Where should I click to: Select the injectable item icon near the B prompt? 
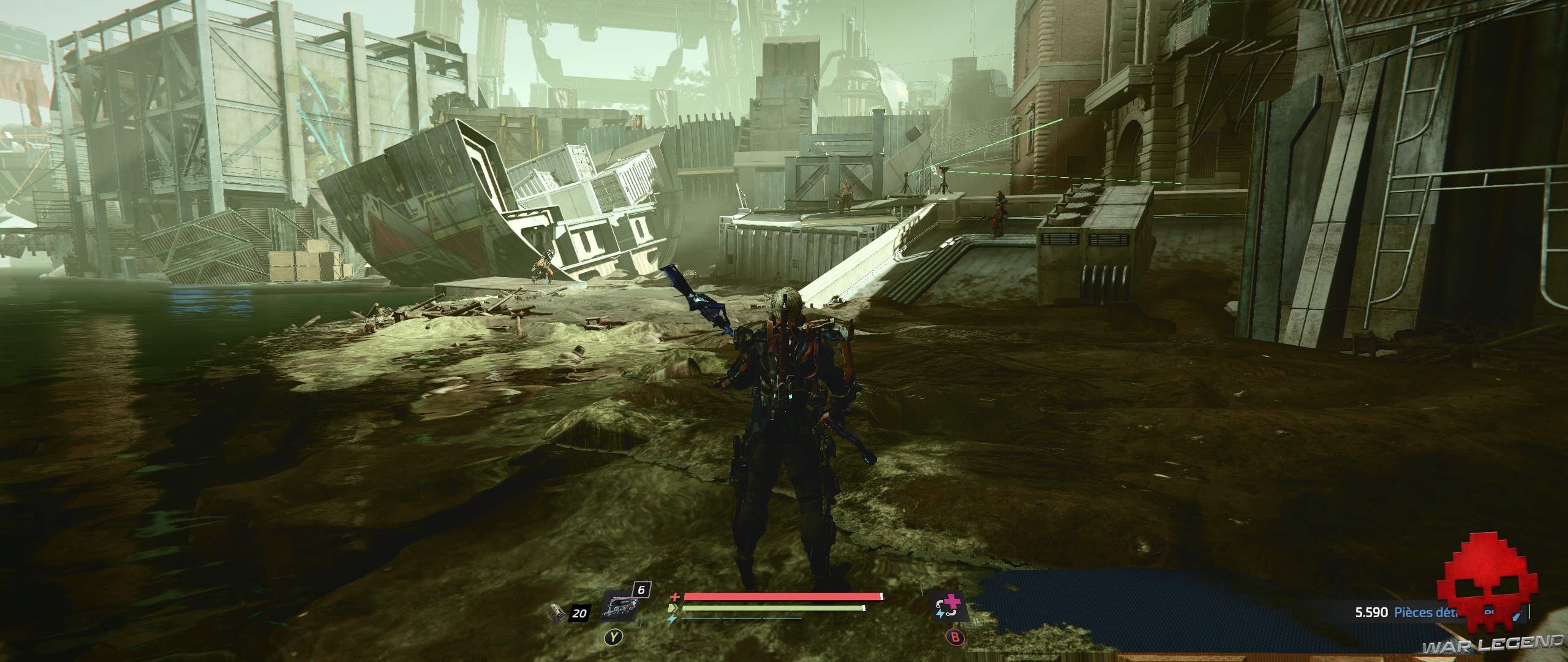point(949,607)
